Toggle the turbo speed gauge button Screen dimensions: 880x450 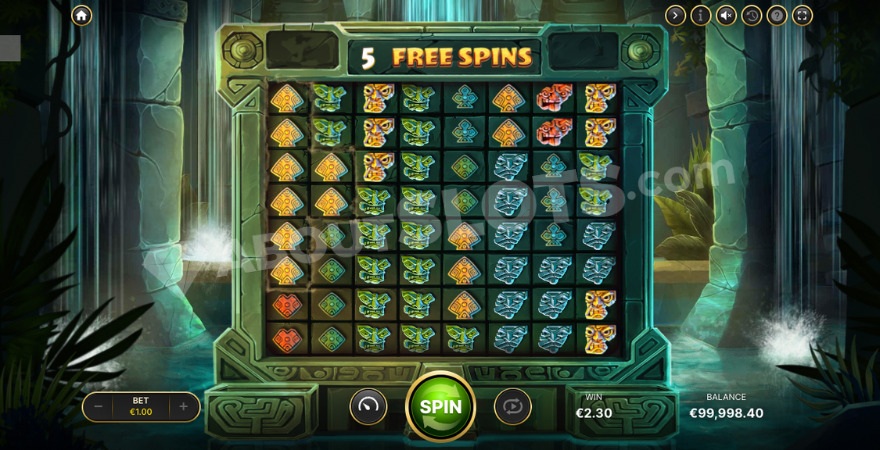(x=368, y=406)
